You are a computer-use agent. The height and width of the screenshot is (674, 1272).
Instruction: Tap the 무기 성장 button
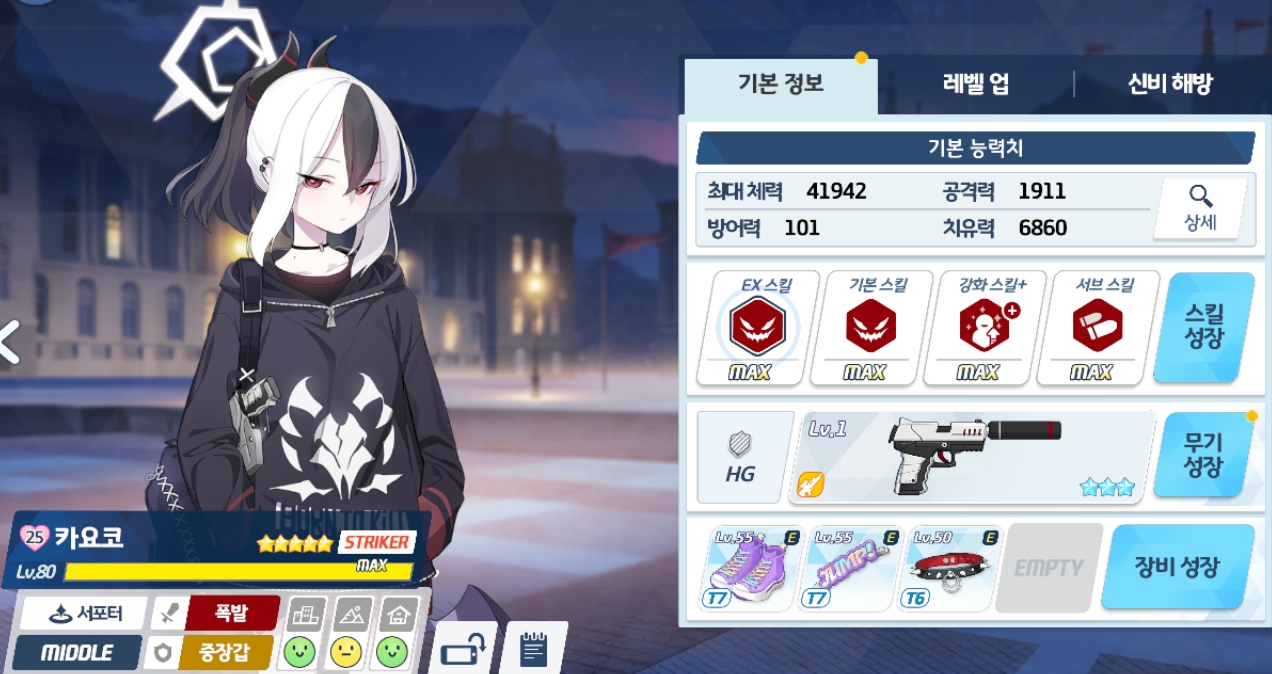click(1203, 455)
